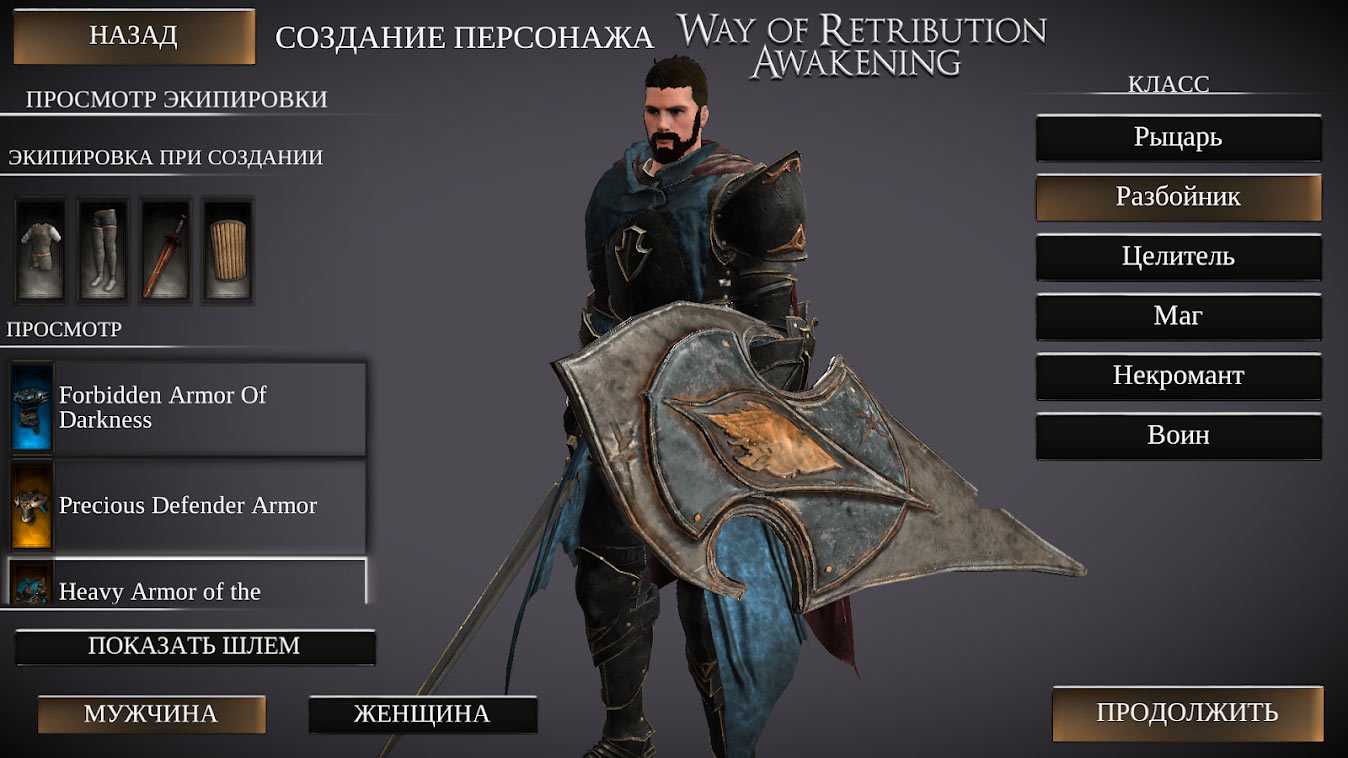Select the Маг class

(x=1178, y=316)
